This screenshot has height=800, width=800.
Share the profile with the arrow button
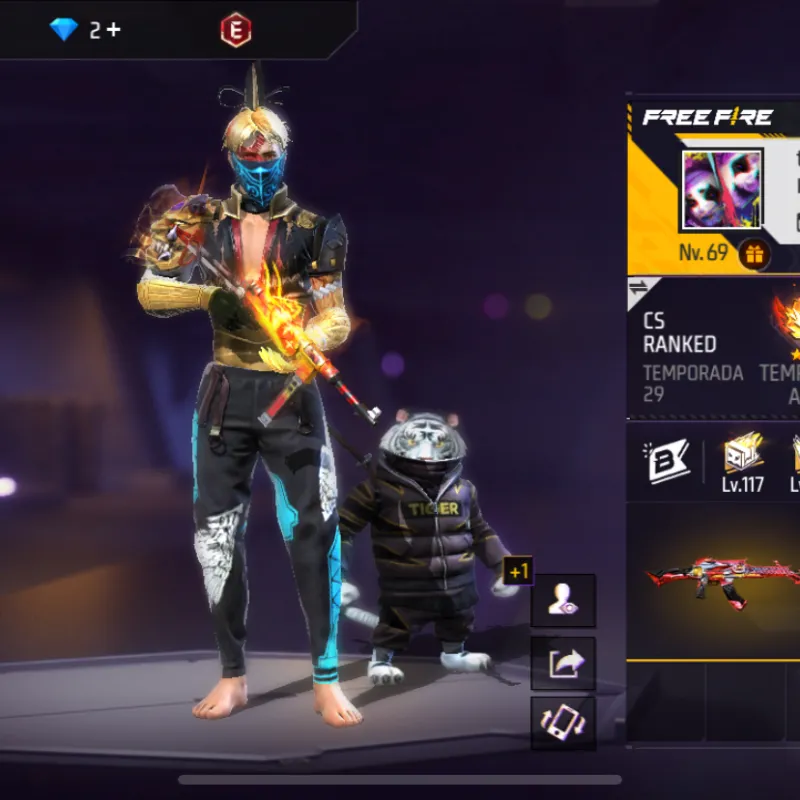[563, 663]
